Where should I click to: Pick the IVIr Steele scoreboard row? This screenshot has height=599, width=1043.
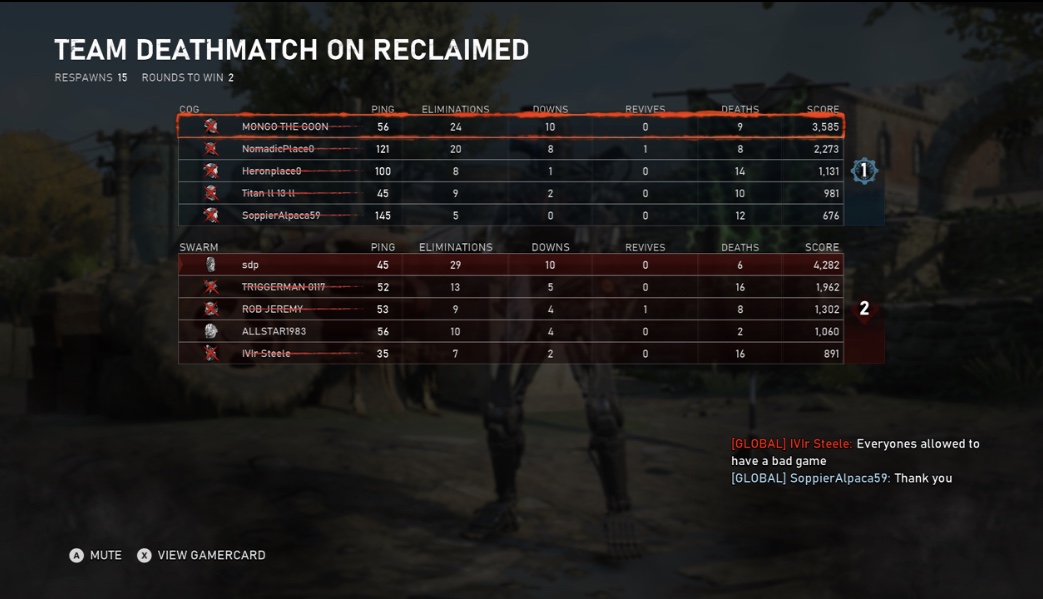pos(510,353)
